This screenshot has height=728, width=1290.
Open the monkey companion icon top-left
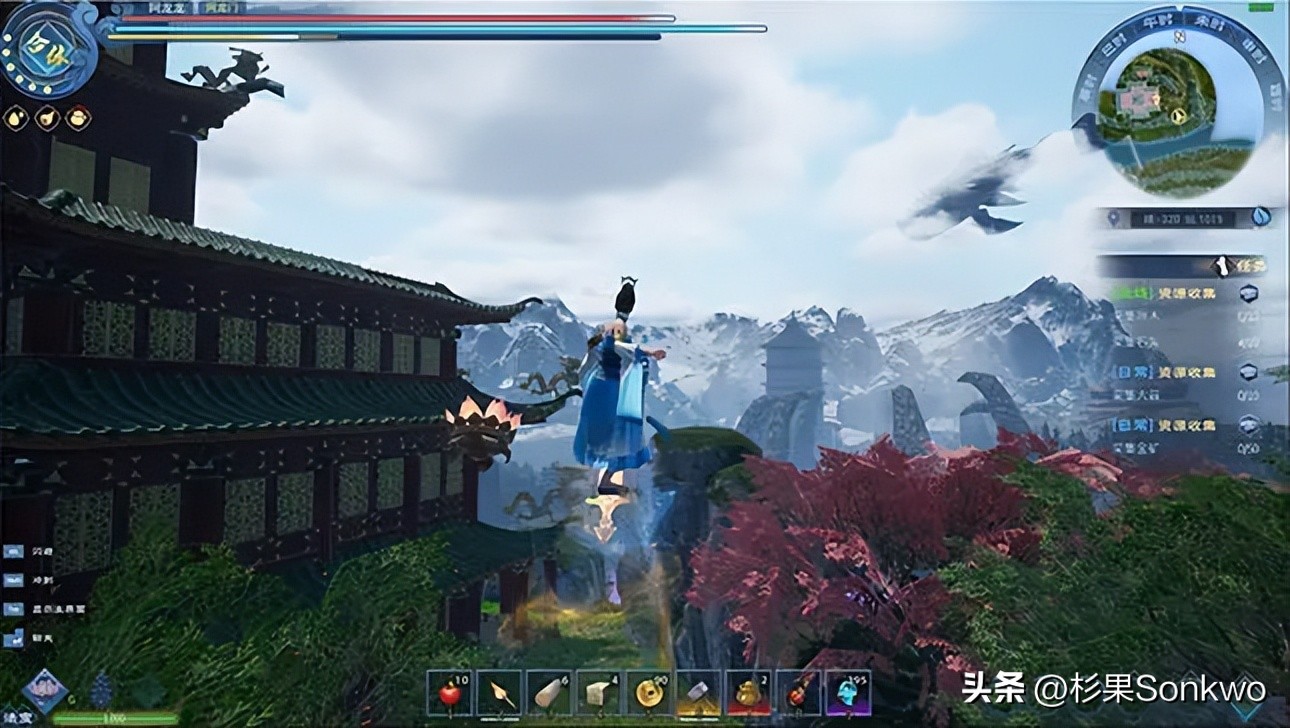coord(77,117)
